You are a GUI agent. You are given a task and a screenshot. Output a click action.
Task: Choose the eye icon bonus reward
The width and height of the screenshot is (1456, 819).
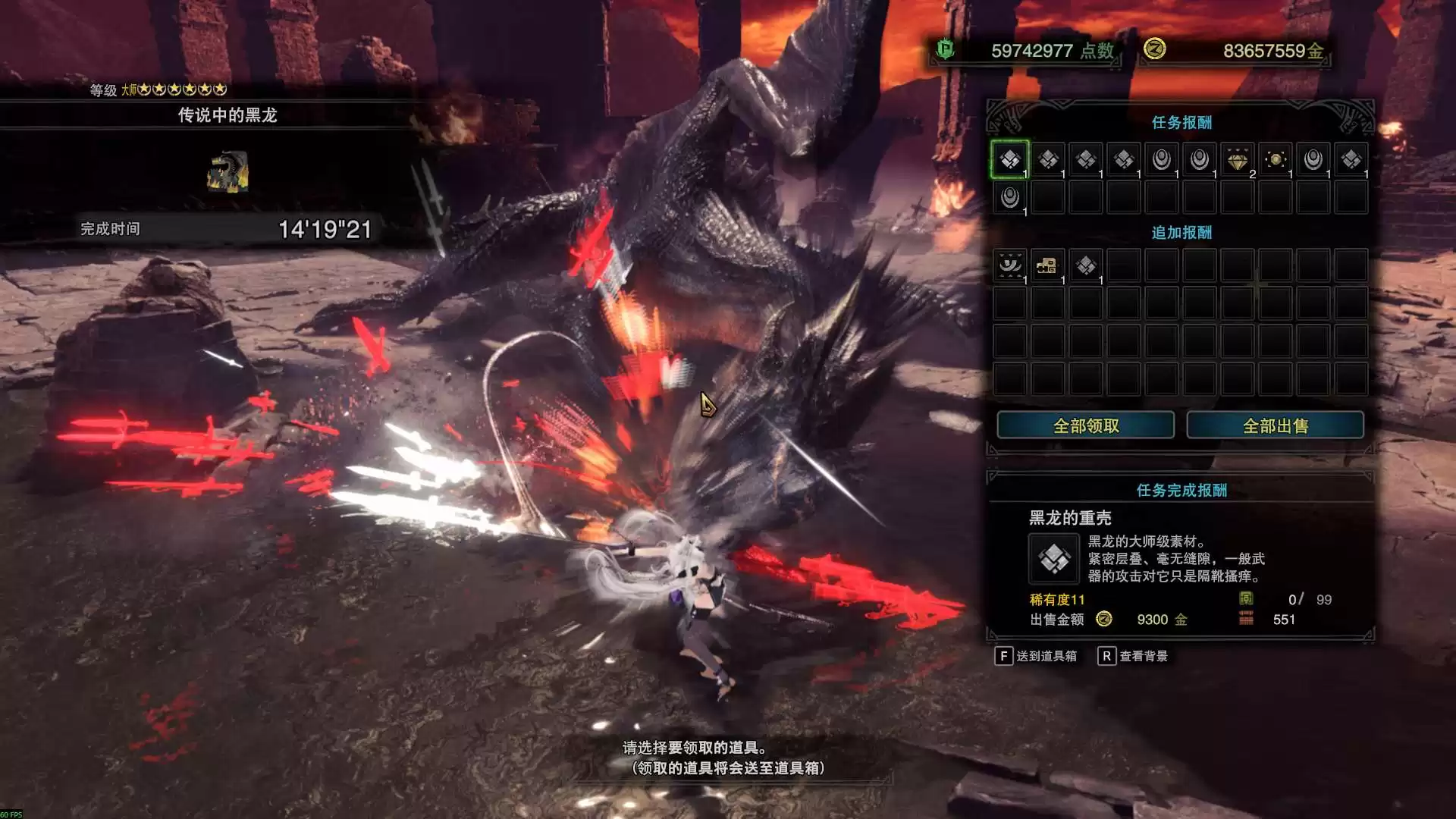point(1009,265)
